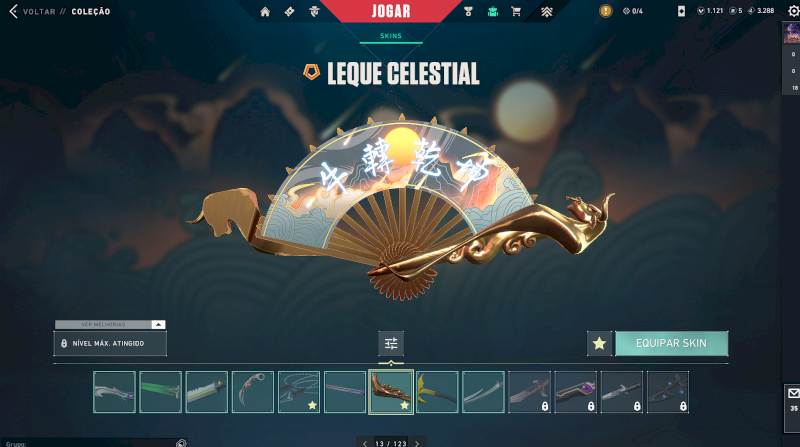The width and height of the screenshot is (800, 447).
Task: Choose the selected golden fan skin thumbnail
Action: pyautogui.click(x=391, y=392)
